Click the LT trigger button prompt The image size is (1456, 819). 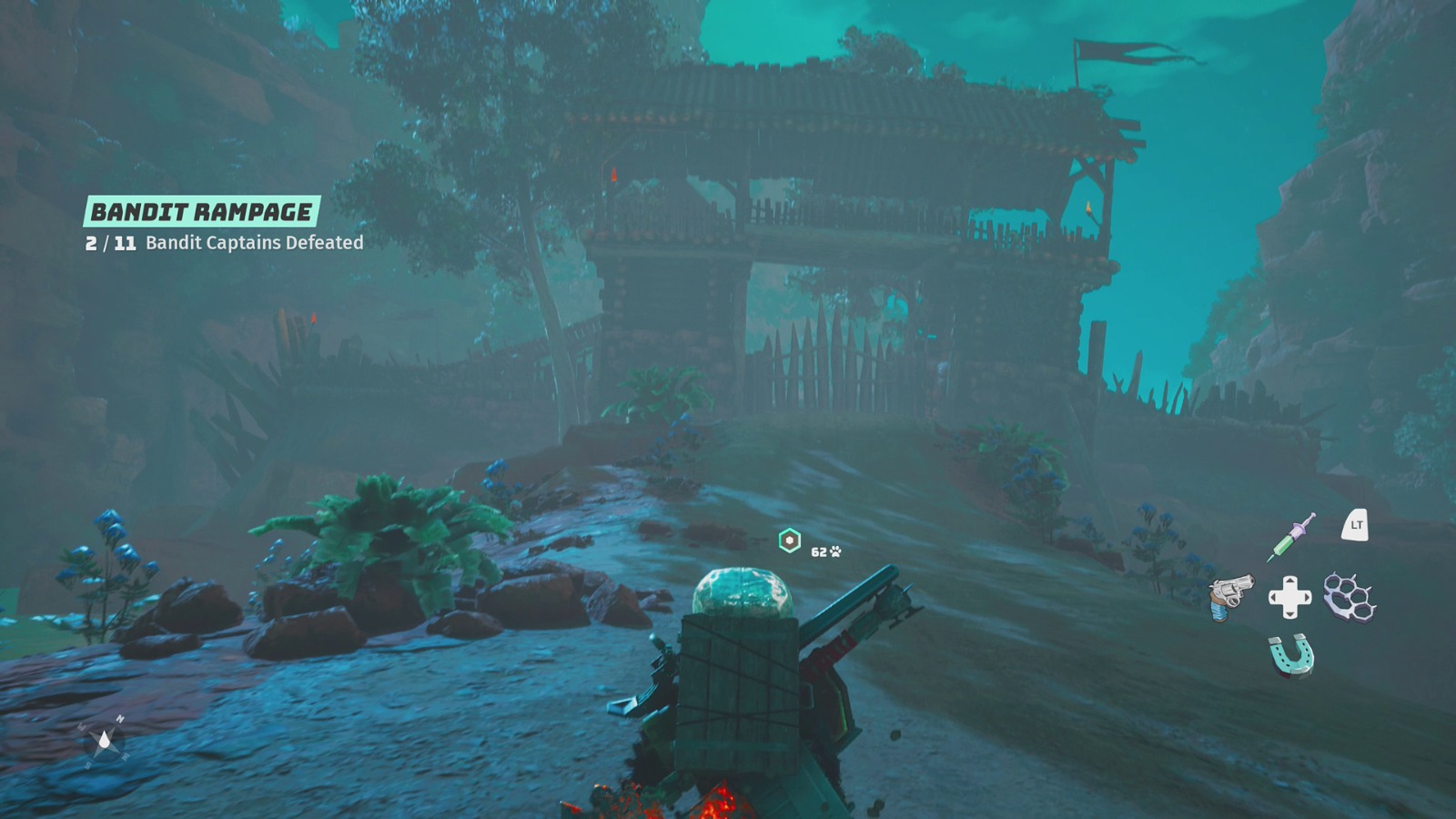tap(1356, 526)
